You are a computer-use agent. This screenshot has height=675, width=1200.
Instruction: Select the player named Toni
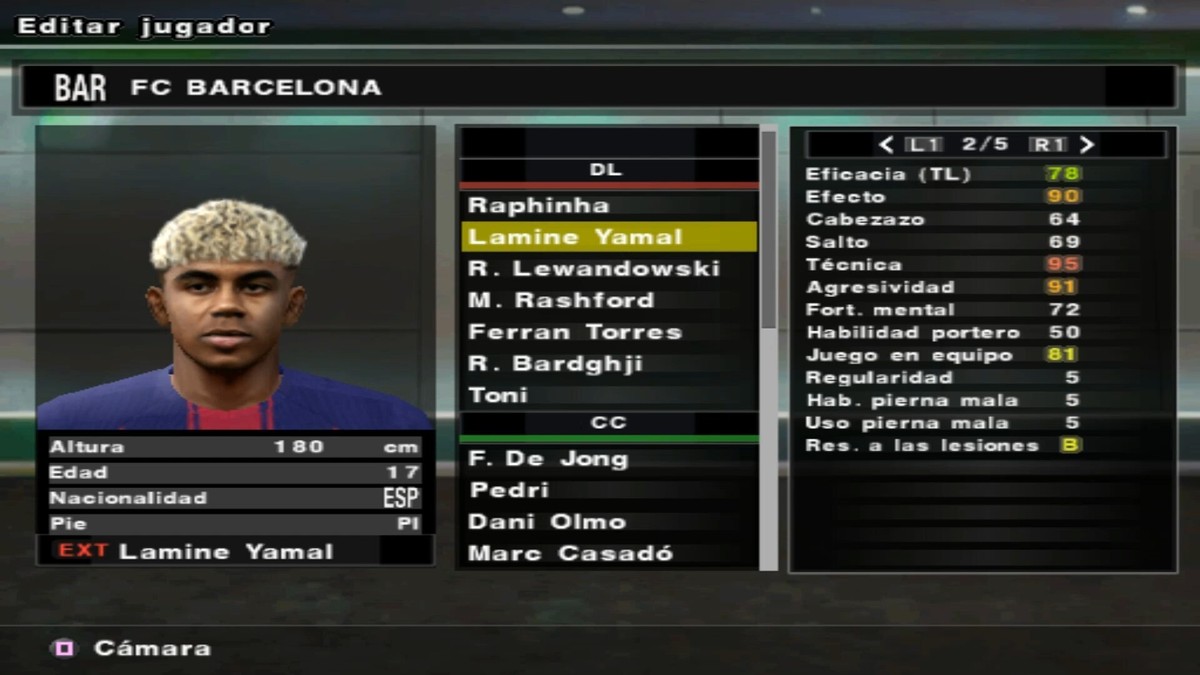tap(498, 395)
